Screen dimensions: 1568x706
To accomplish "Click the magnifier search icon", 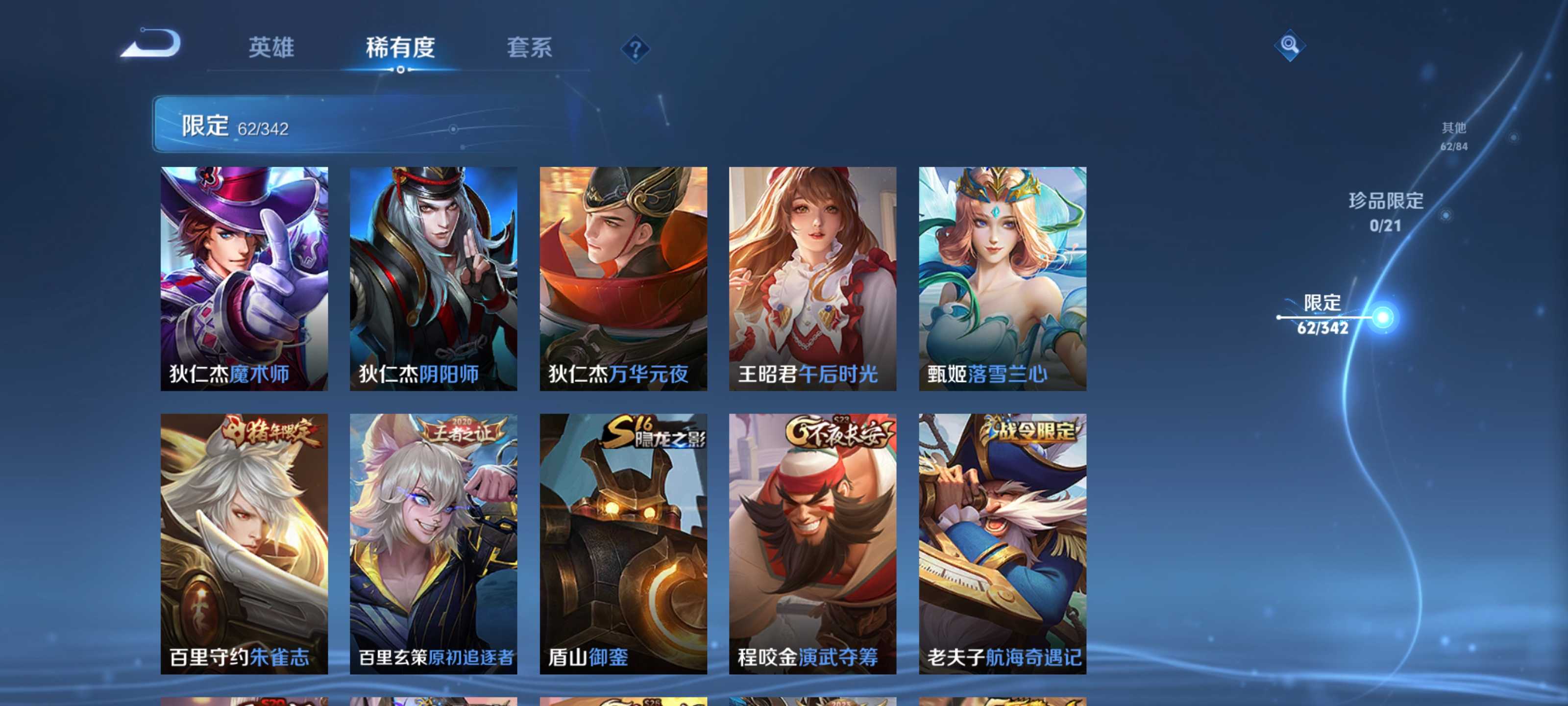I will point(1291,46).
